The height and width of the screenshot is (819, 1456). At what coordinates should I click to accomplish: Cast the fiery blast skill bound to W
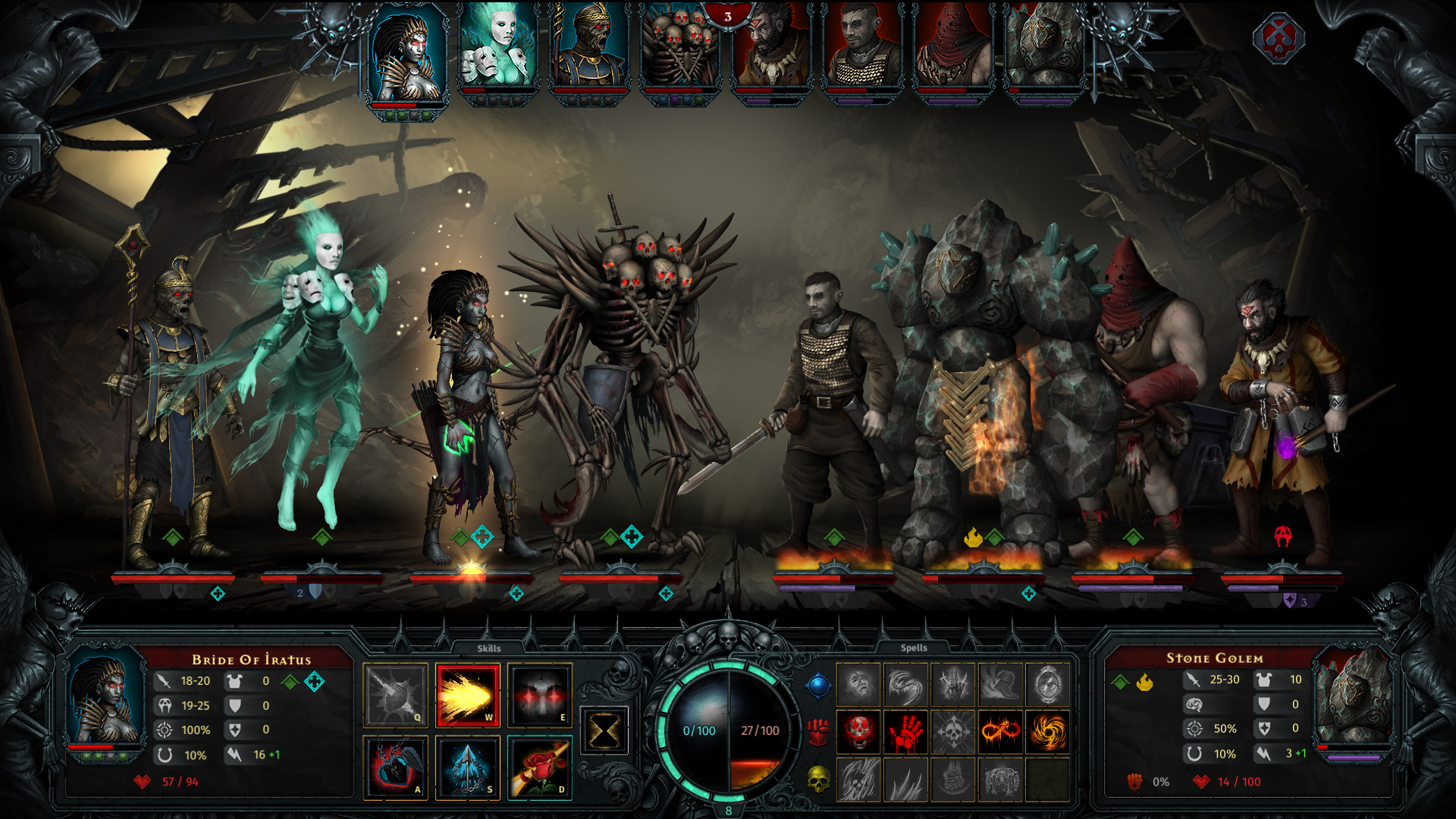[467, 695]
